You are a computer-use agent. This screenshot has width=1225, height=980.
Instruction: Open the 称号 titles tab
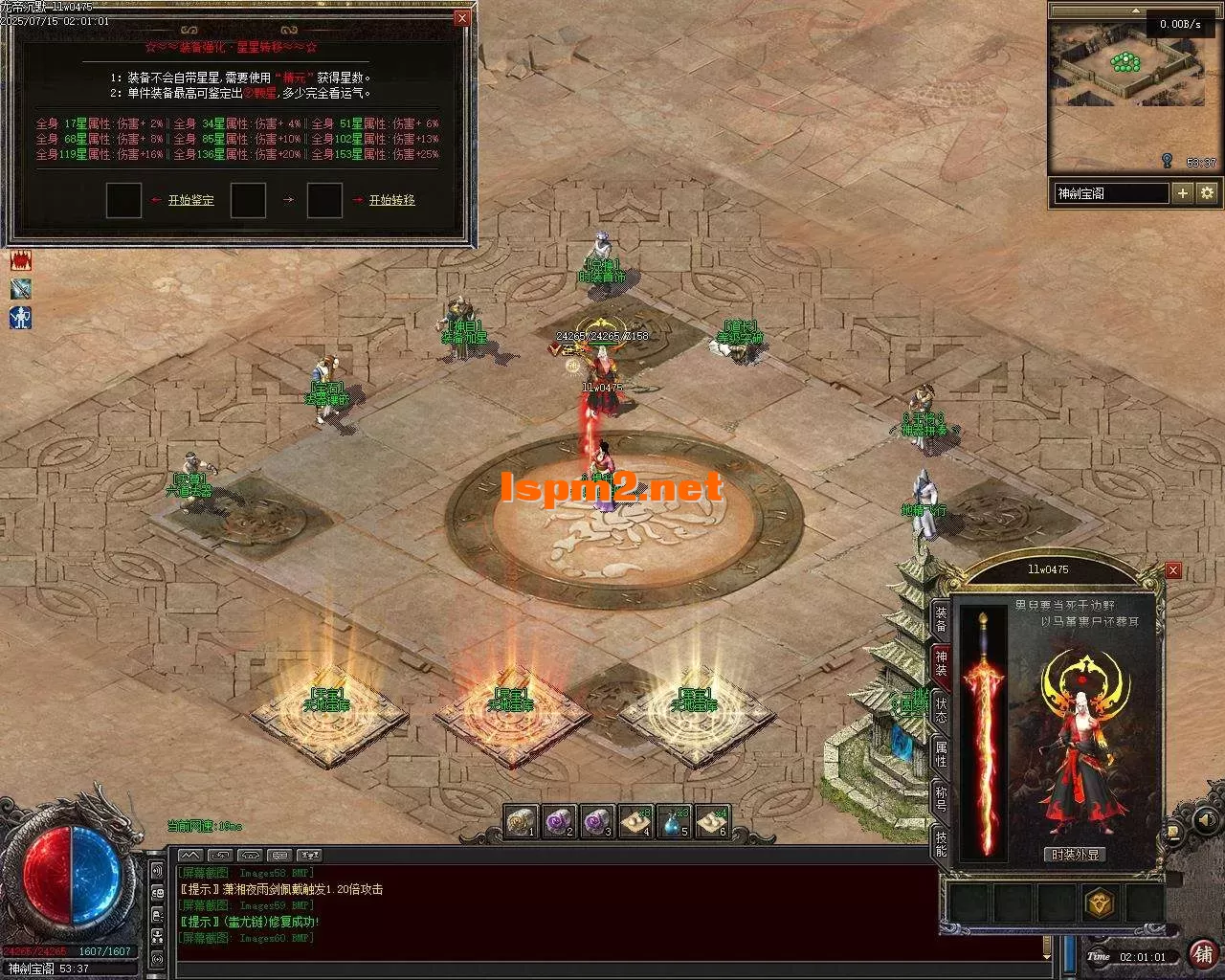941,798
